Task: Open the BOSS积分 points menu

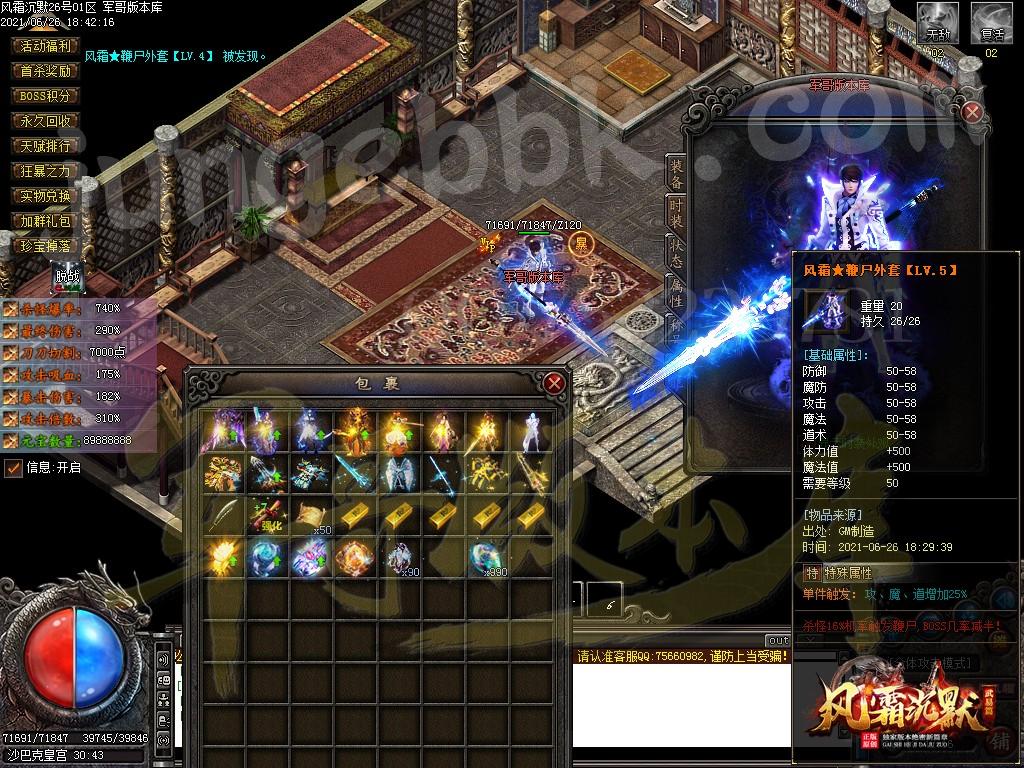Action: click(x=45, y=96)
